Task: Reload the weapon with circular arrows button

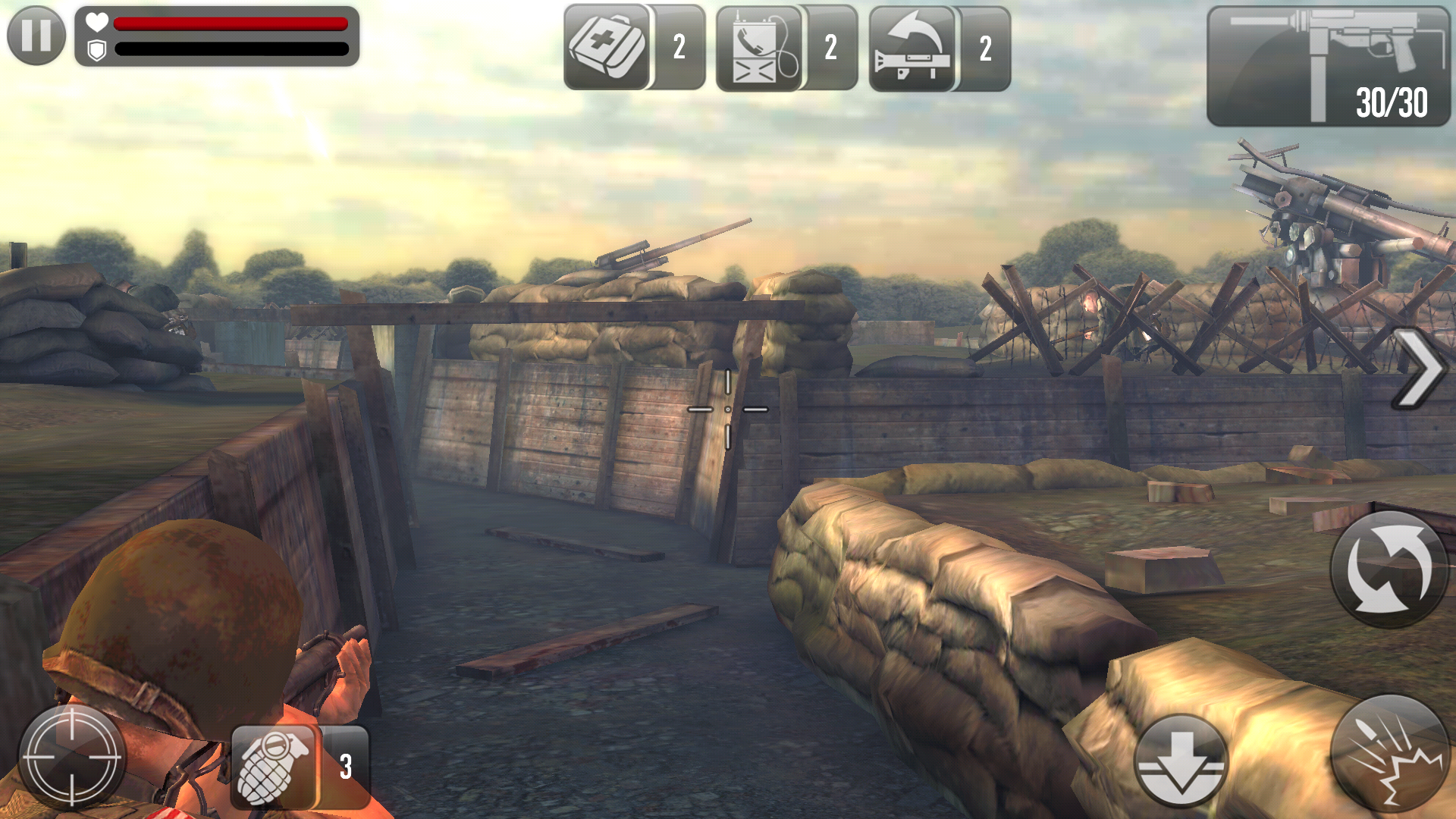Action: point(1389,569)
